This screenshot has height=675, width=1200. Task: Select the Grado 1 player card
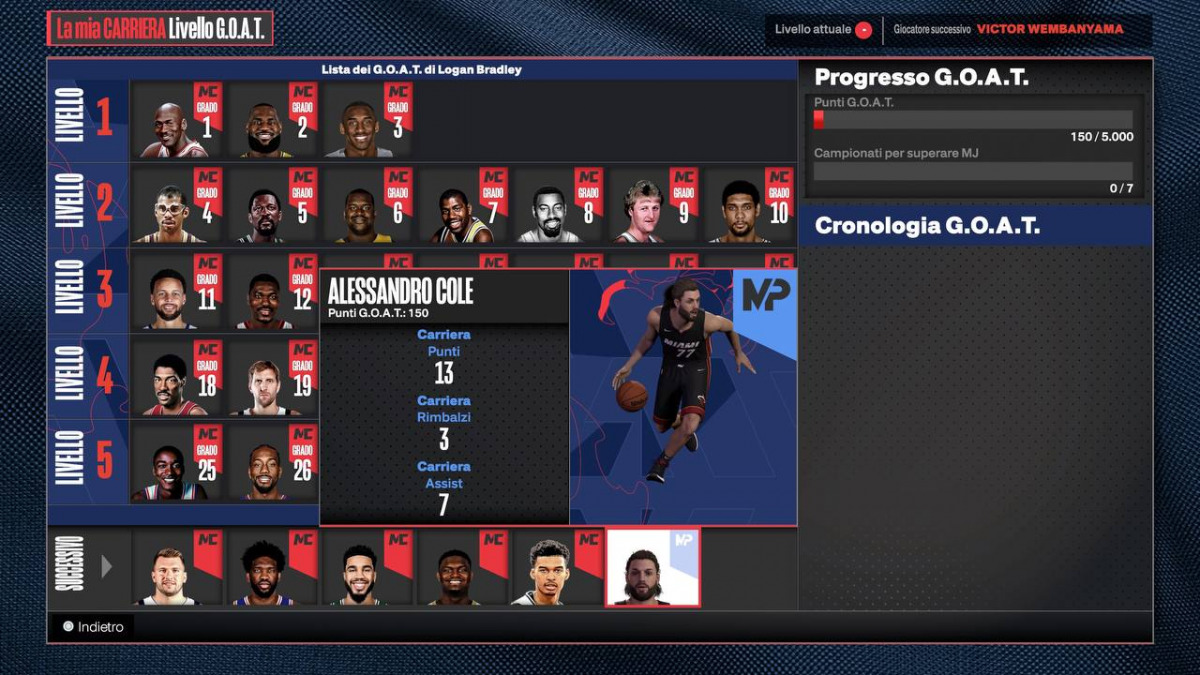pyautogui.click(x=177, y=121)
